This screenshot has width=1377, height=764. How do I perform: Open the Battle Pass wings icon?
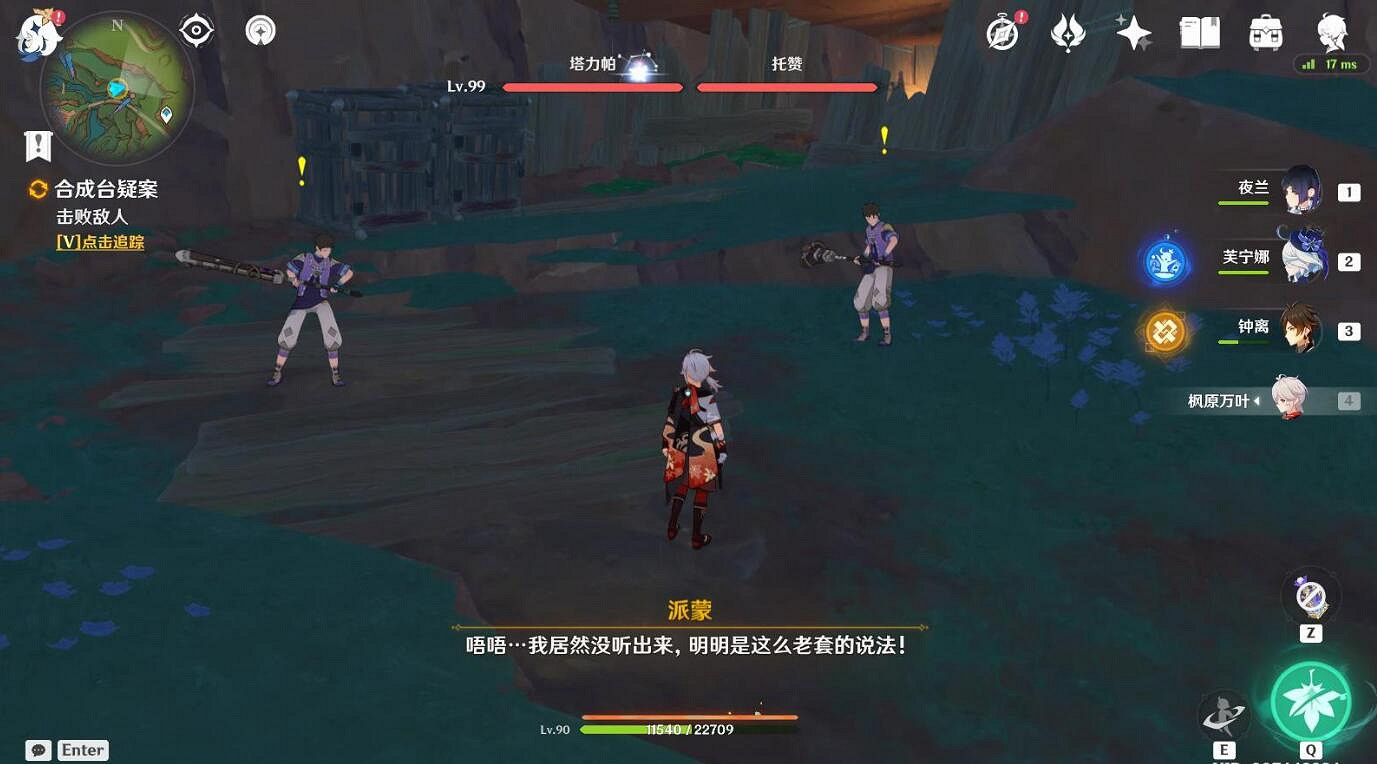[1066, 31]
